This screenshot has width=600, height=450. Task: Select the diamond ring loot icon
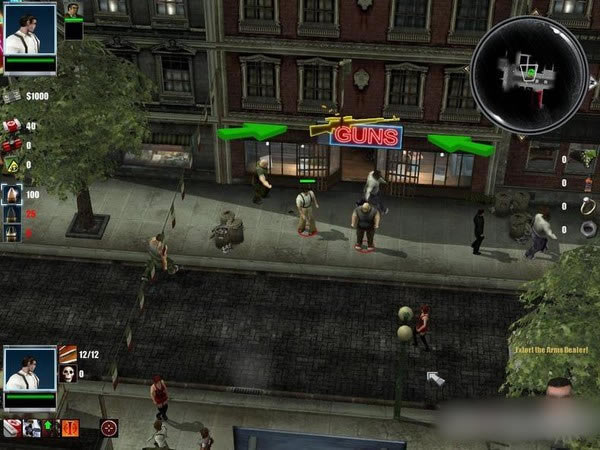(x=588, y=206)
